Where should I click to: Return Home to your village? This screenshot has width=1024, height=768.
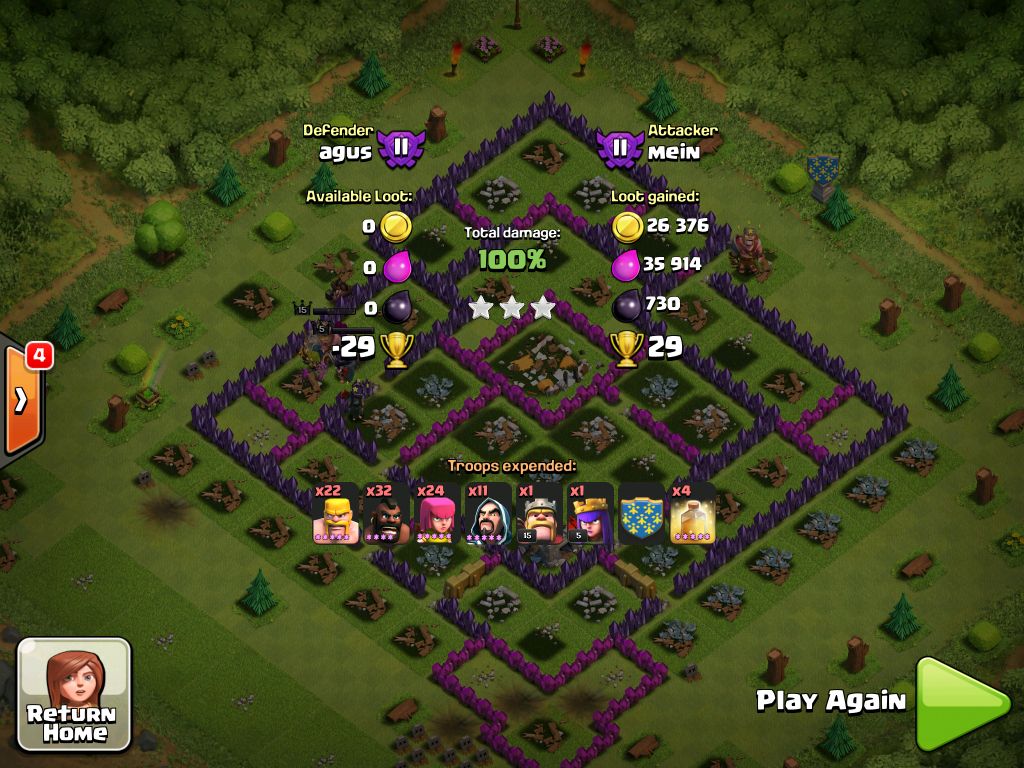pyautogui.click(x=74, y=694)
